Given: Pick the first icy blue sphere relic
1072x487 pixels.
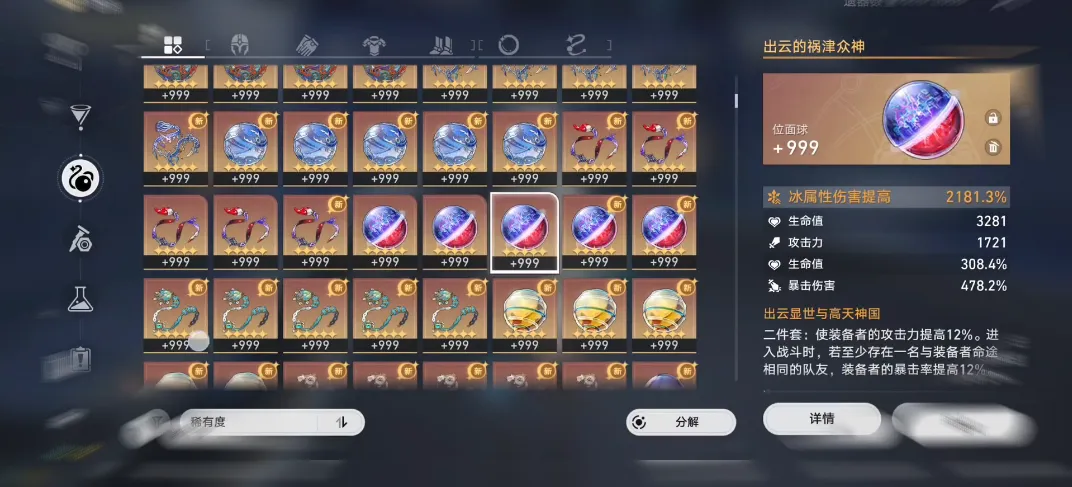Looking at the screenshot, I should pyautogui.click(x=245, y=147).
